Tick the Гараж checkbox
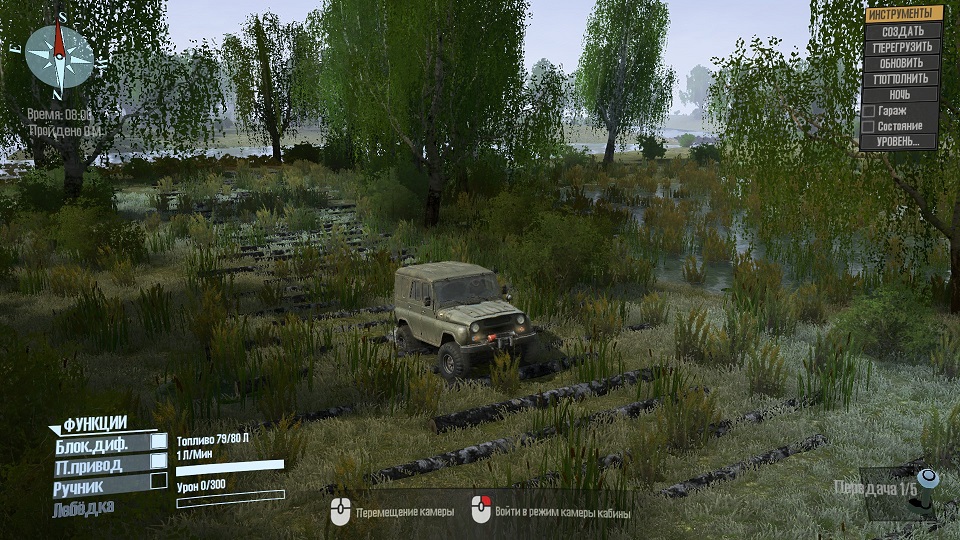 869,111
